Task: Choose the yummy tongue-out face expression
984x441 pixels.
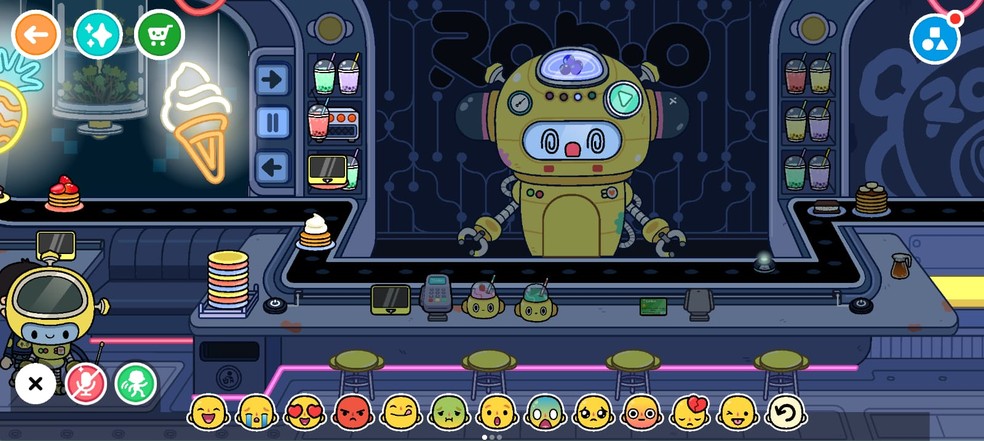Action: pos(401,412)
